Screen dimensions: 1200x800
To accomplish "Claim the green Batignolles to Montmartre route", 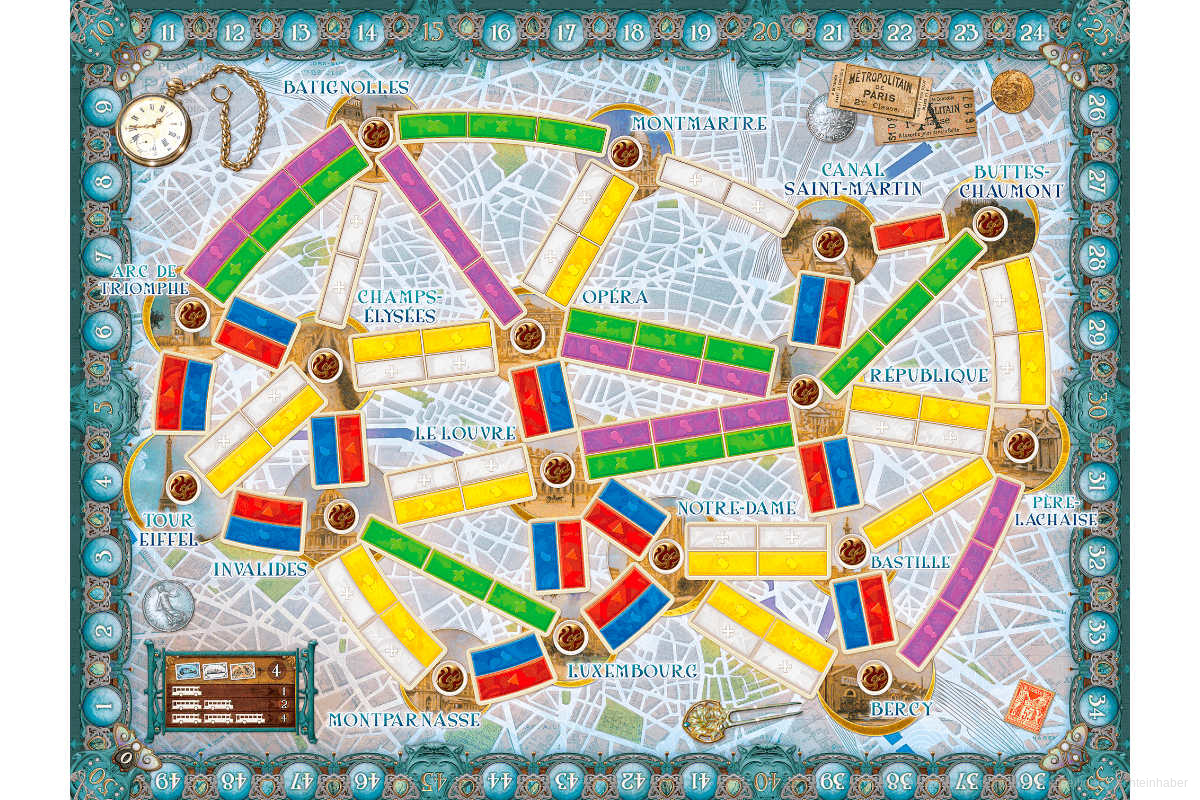I will click(x=502, y=128).
